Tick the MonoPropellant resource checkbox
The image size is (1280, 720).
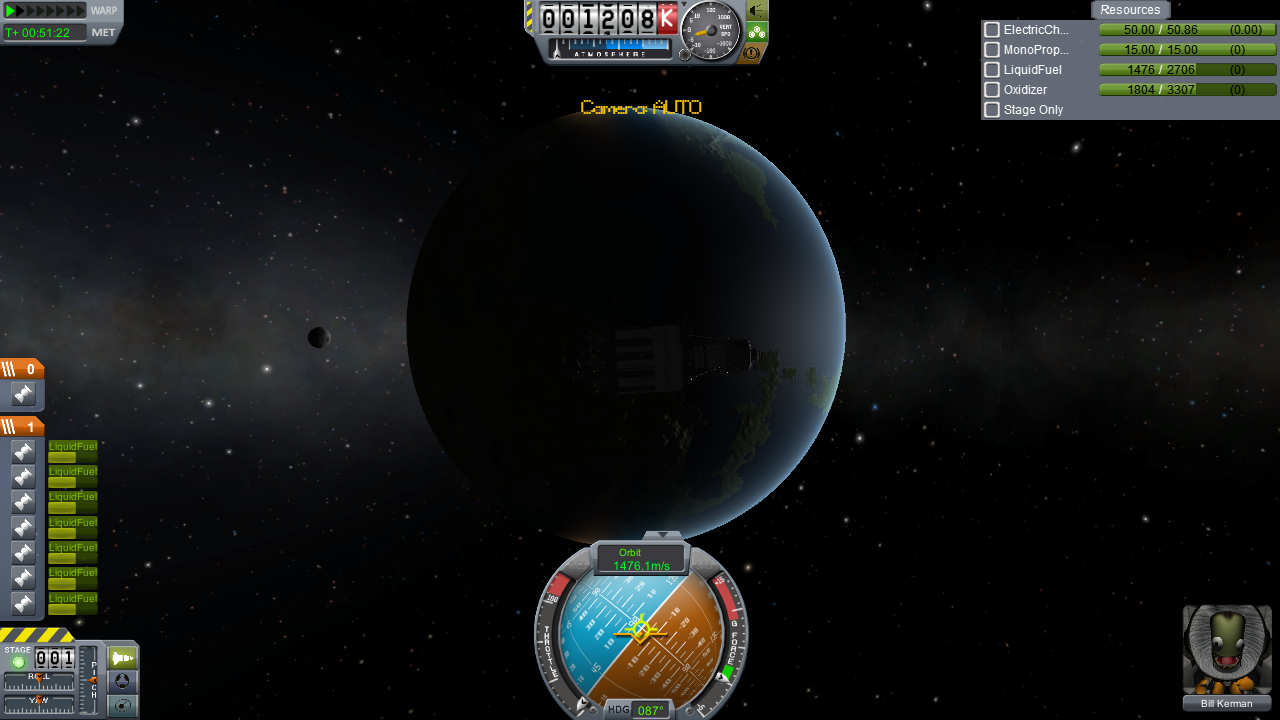(x=992, y=50)
